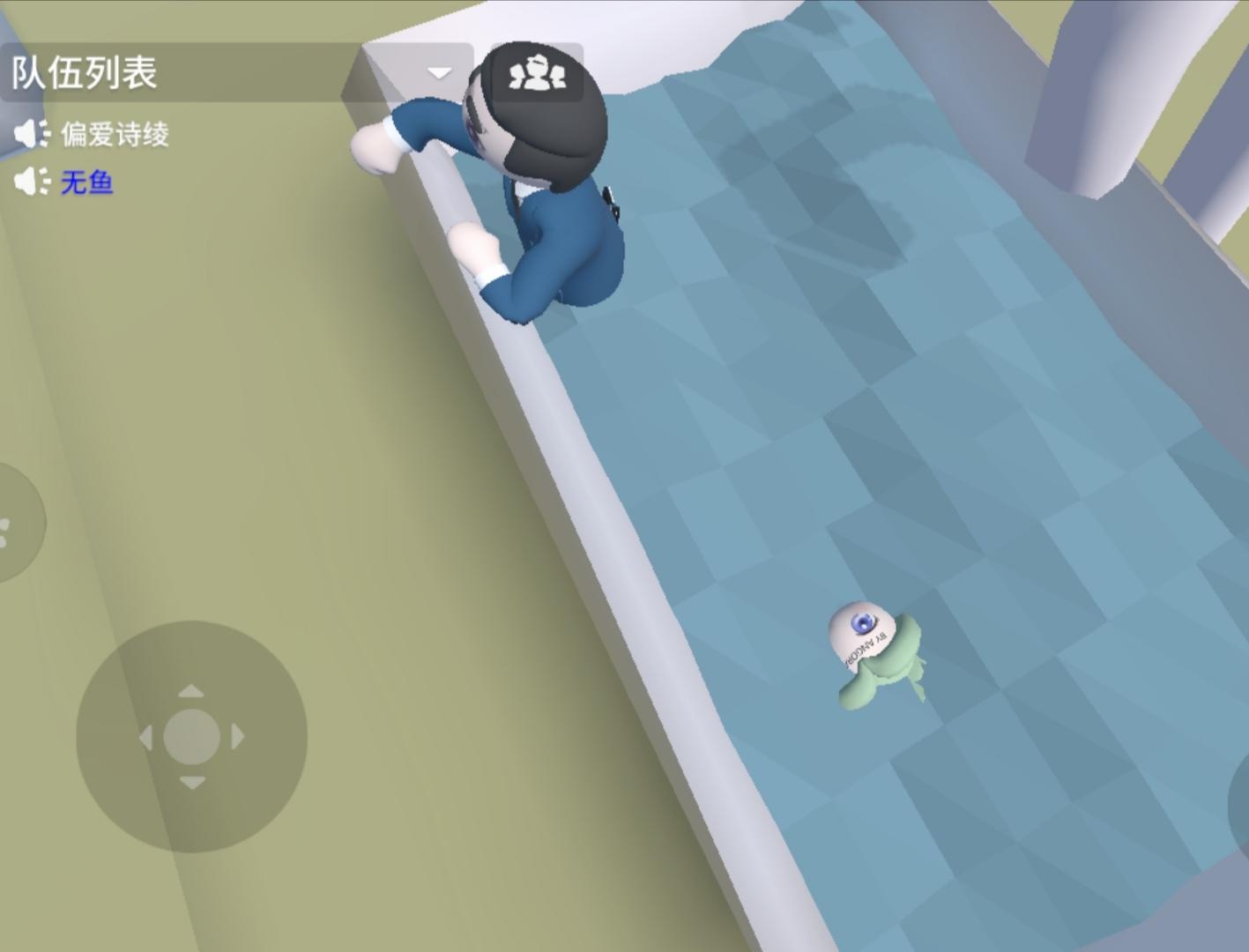
Task: Tap the player name 偏爱诗绫
Action: 115,134
